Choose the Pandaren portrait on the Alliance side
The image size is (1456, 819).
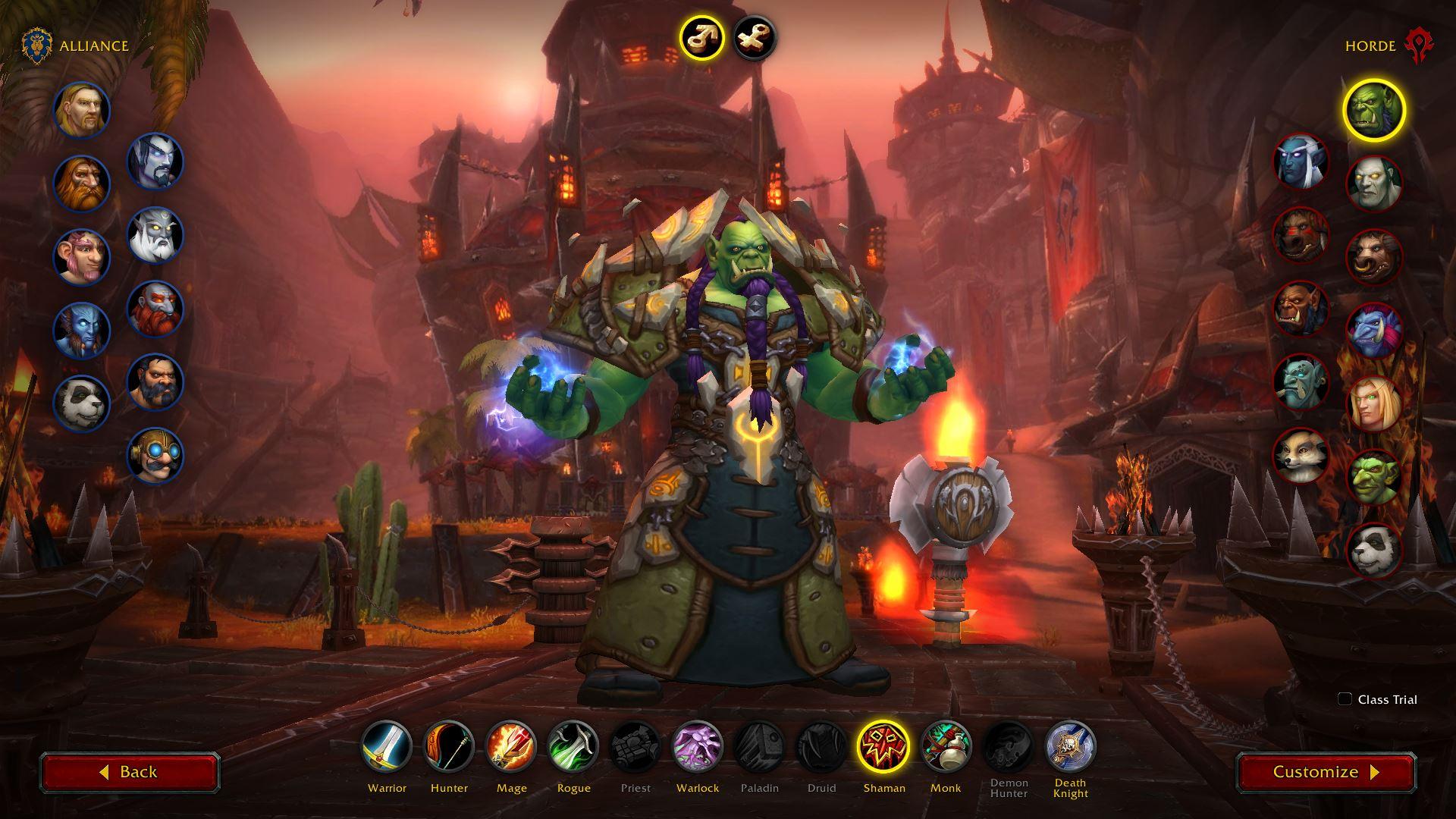(82, 402)
